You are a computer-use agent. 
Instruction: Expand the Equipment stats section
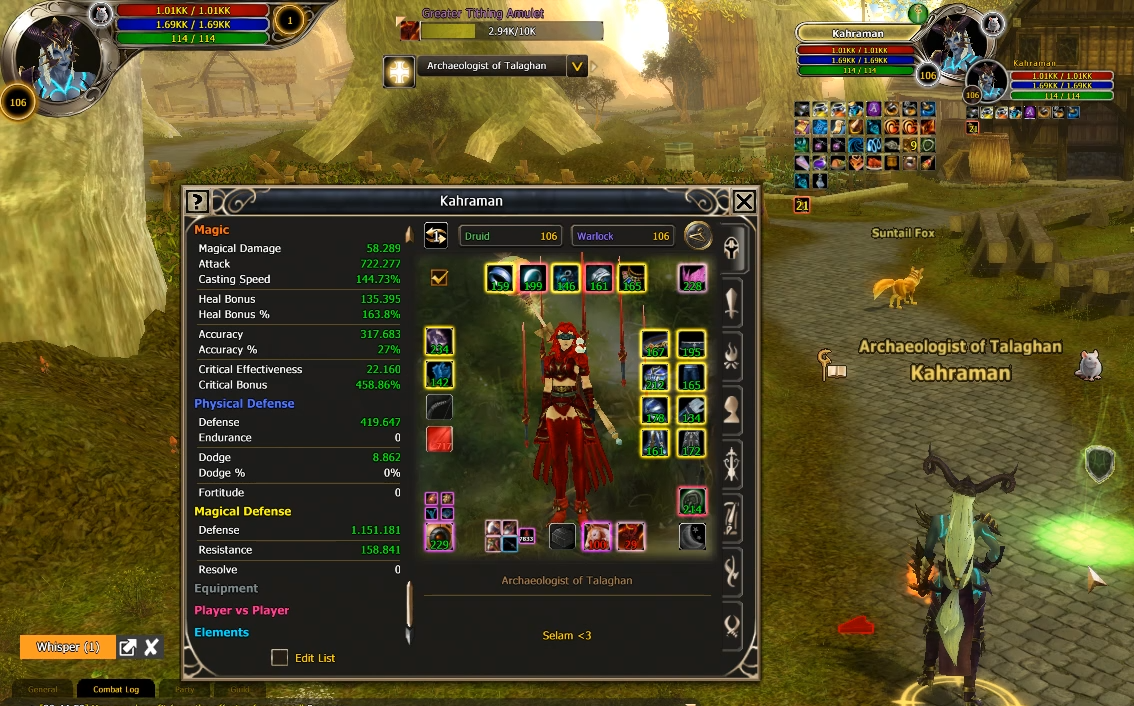(226, 589)
